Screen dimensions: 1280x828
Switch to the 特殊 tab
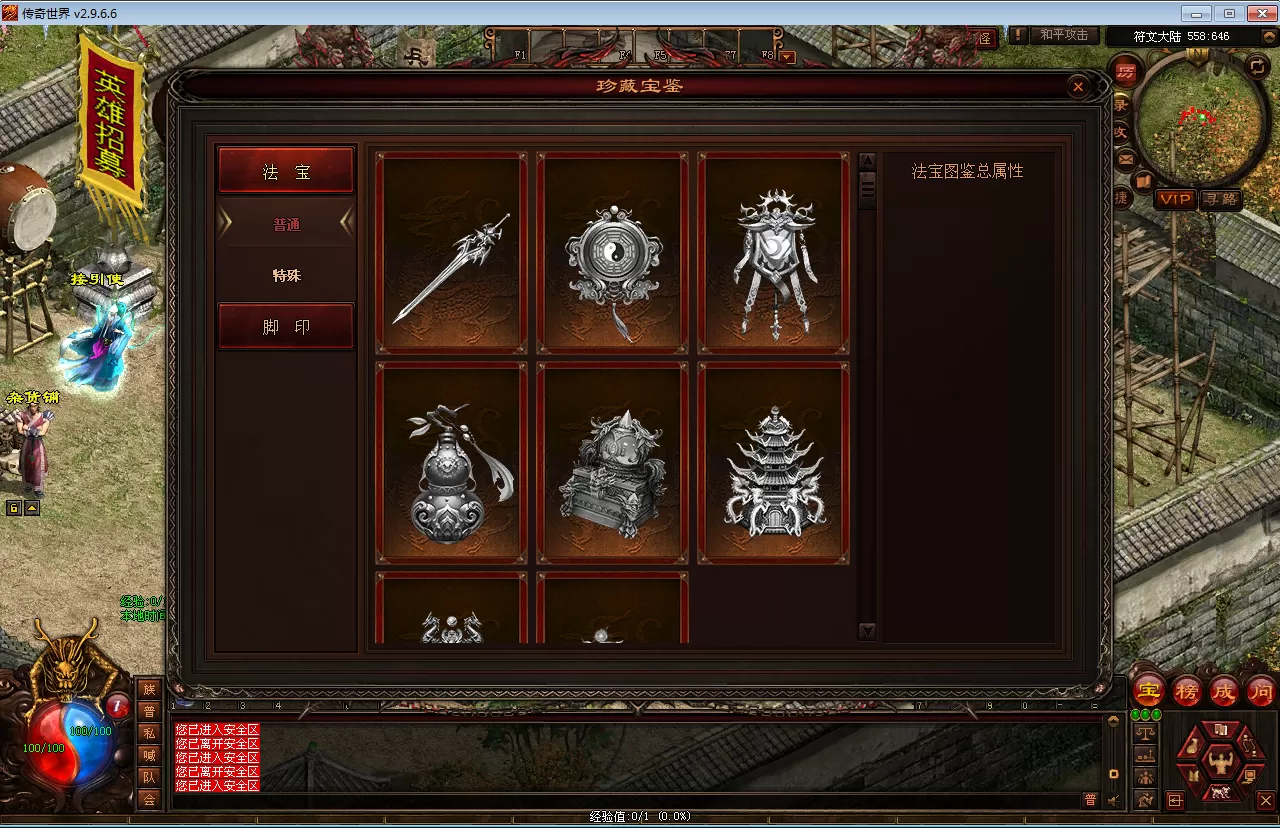(x=286, y=275)
